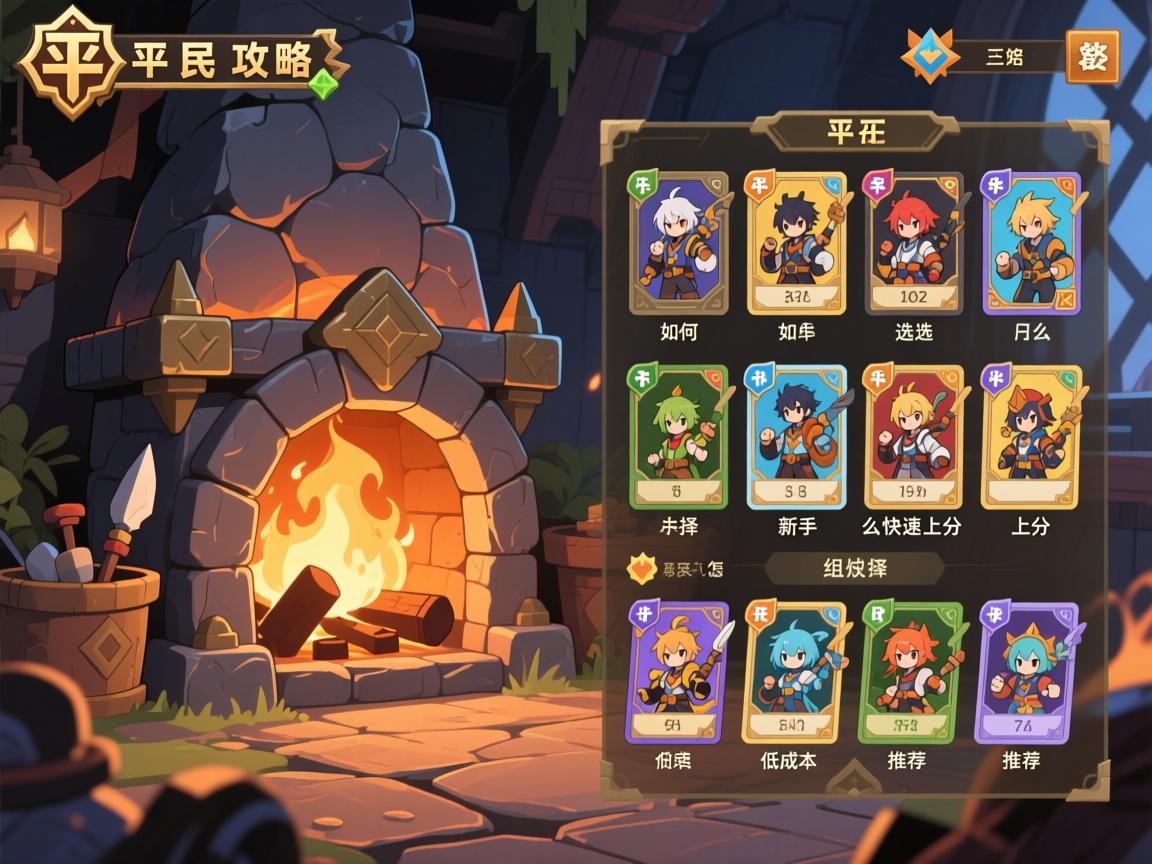Viewport: 1152px width, 864px height.
Task: Pick the teal-haired hero on purple card
Action: (x=1025, y=672)
